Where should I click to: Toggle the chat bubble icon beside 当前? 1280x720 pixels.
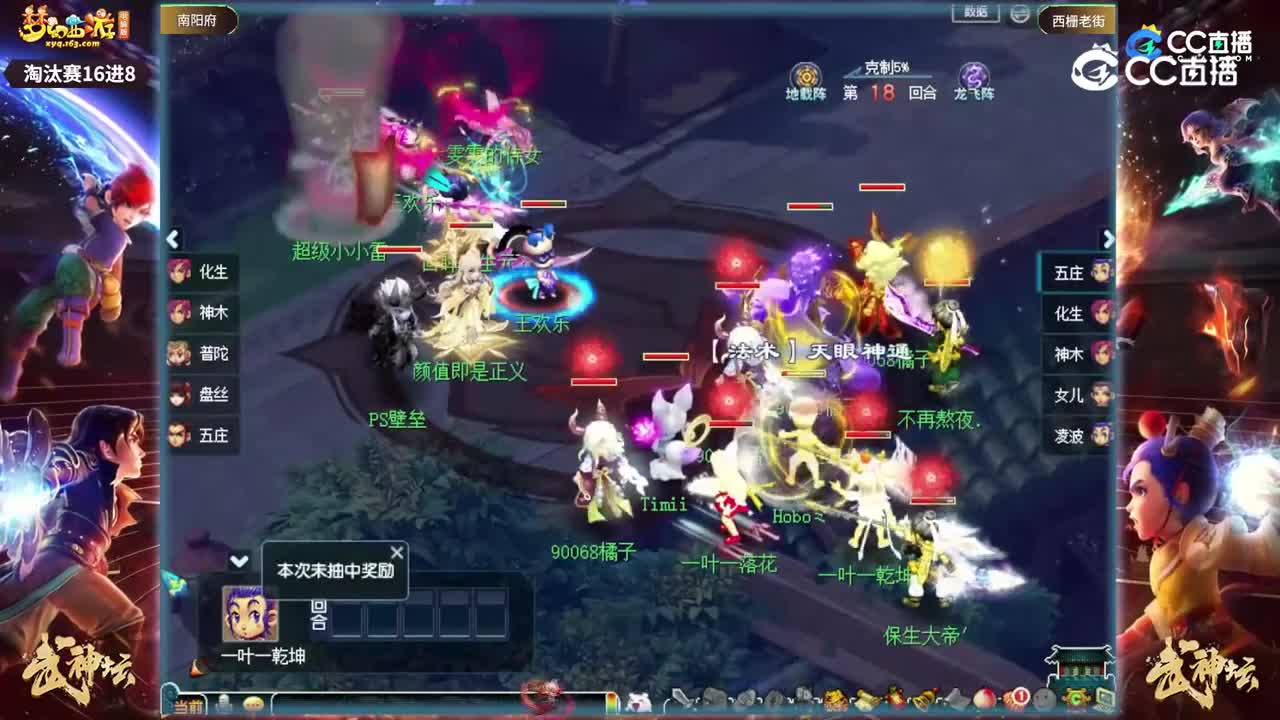[x=224, y=700]
